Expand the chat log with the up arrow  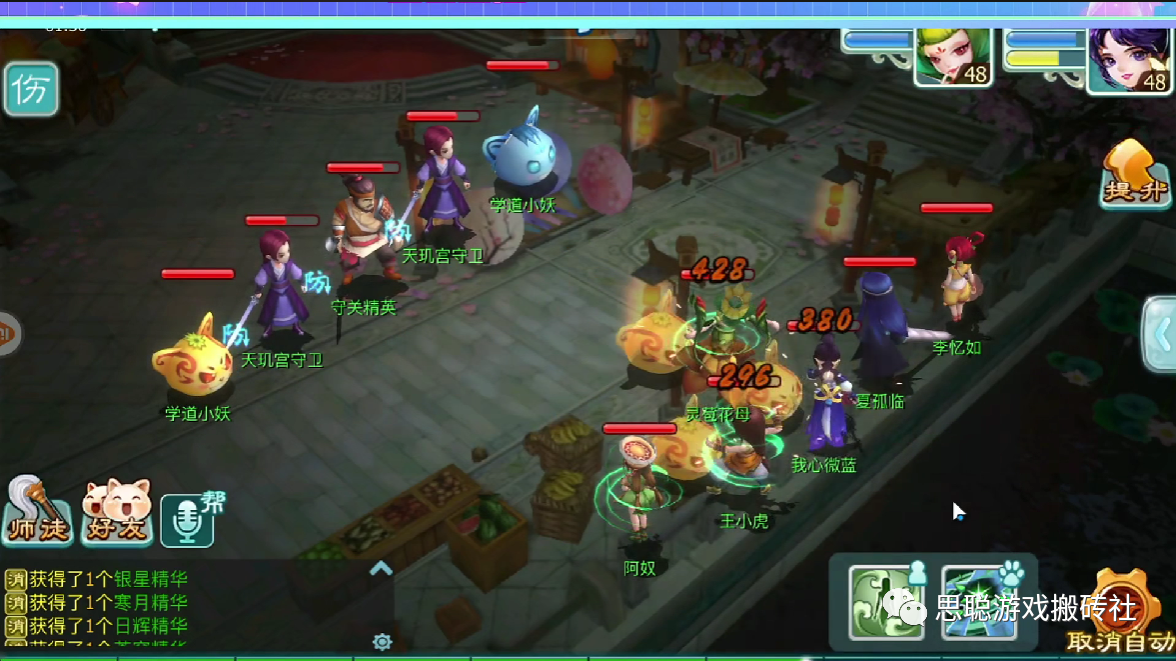(x=381, y=569)
